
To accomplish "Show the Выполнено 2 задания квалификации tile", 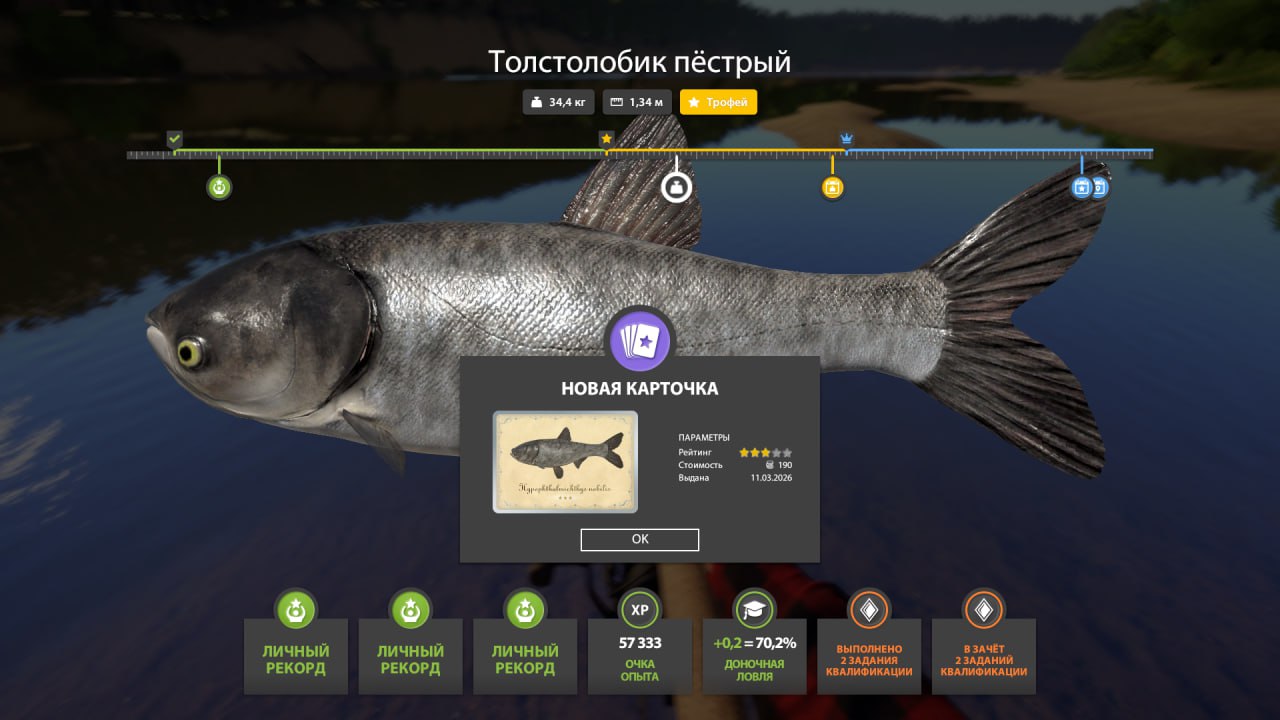I will click(869, 655).
